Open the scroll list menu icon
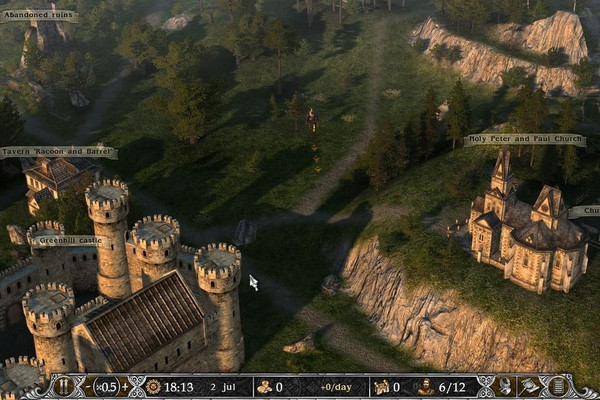 coord(557,387)
